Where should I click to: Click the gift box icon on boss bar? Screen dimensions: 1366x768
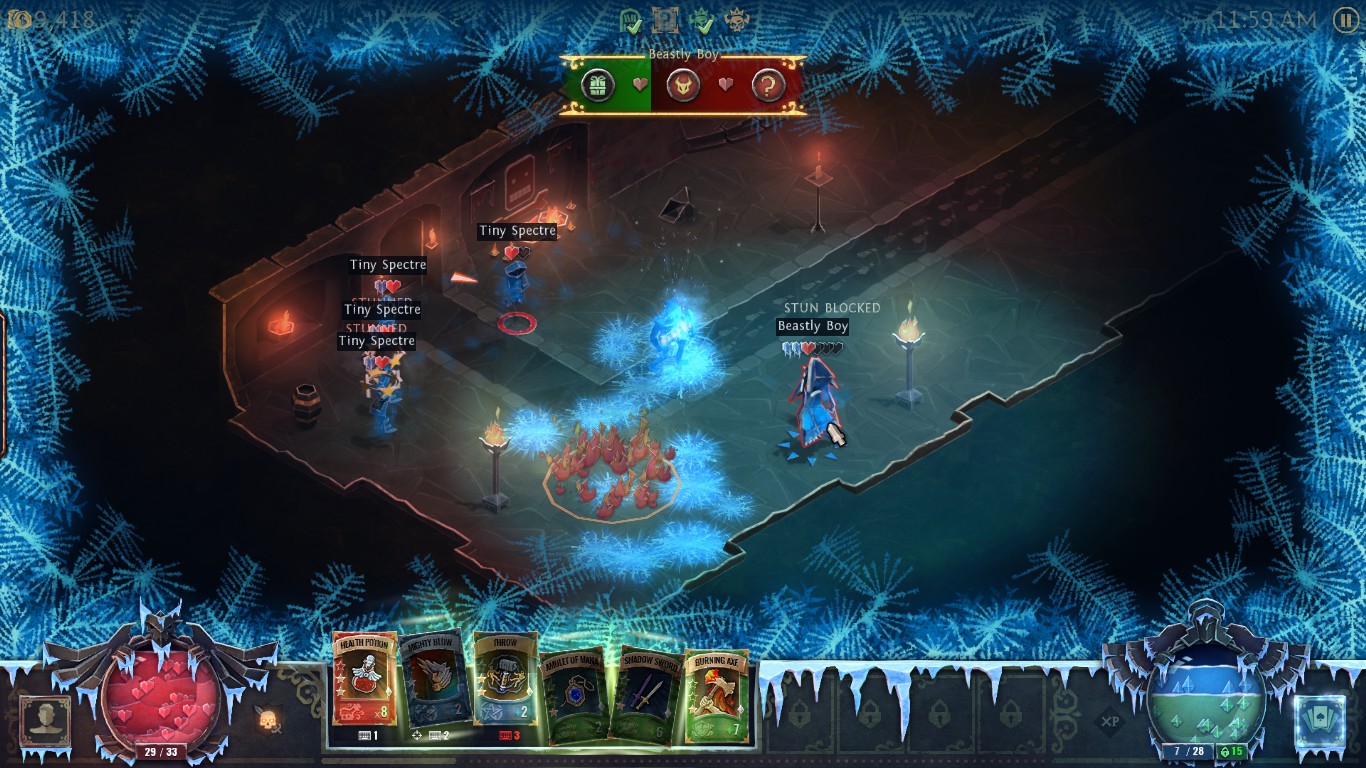[598, 85]
